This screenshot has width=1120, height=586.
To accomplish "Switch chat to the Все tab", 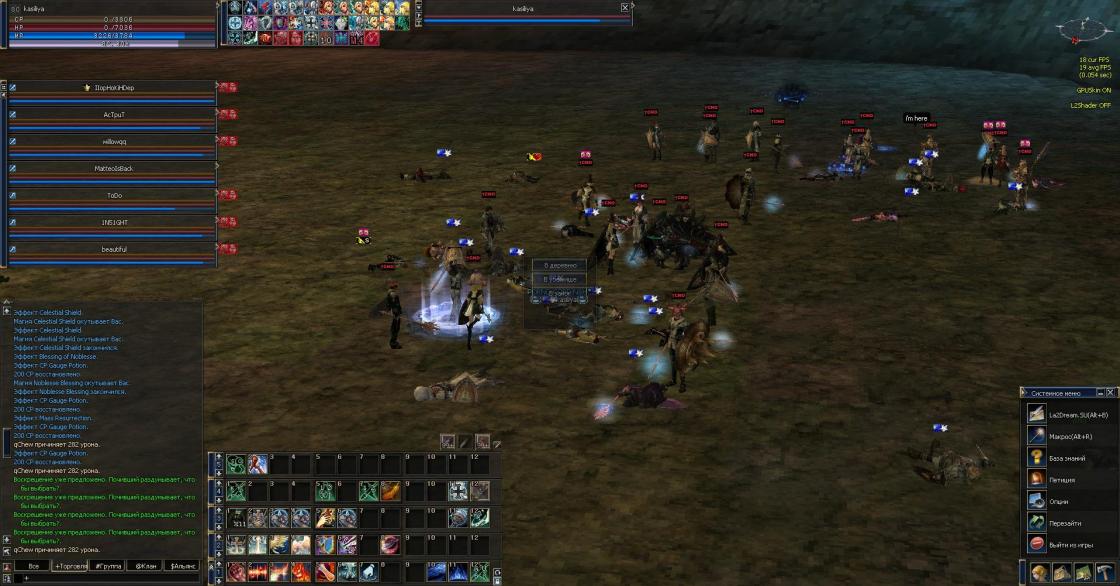I will (33, 566).
